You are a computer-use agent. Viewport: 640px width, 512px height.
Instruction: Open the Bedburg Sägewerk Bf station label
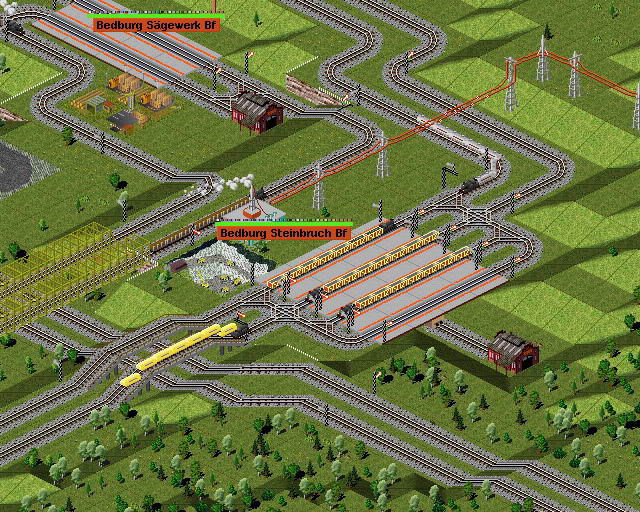(156, 23)
